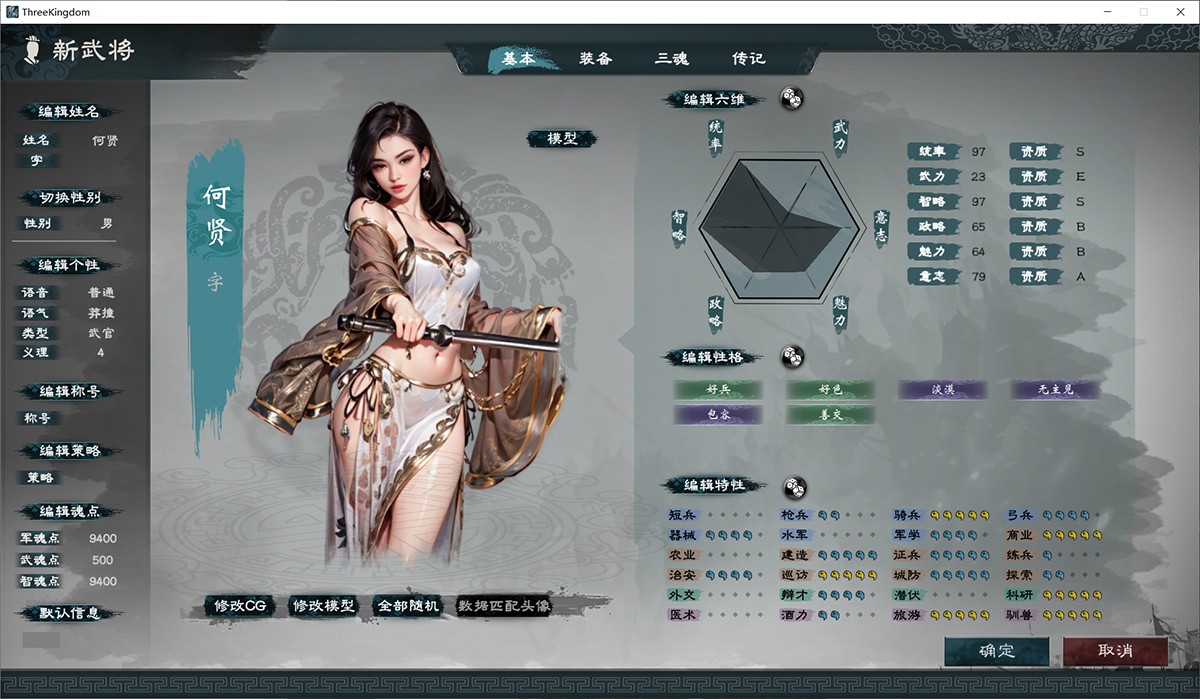Open the 三魂 tab
This screenshot has width=1200, height=699.
click(x=672, y=59)
